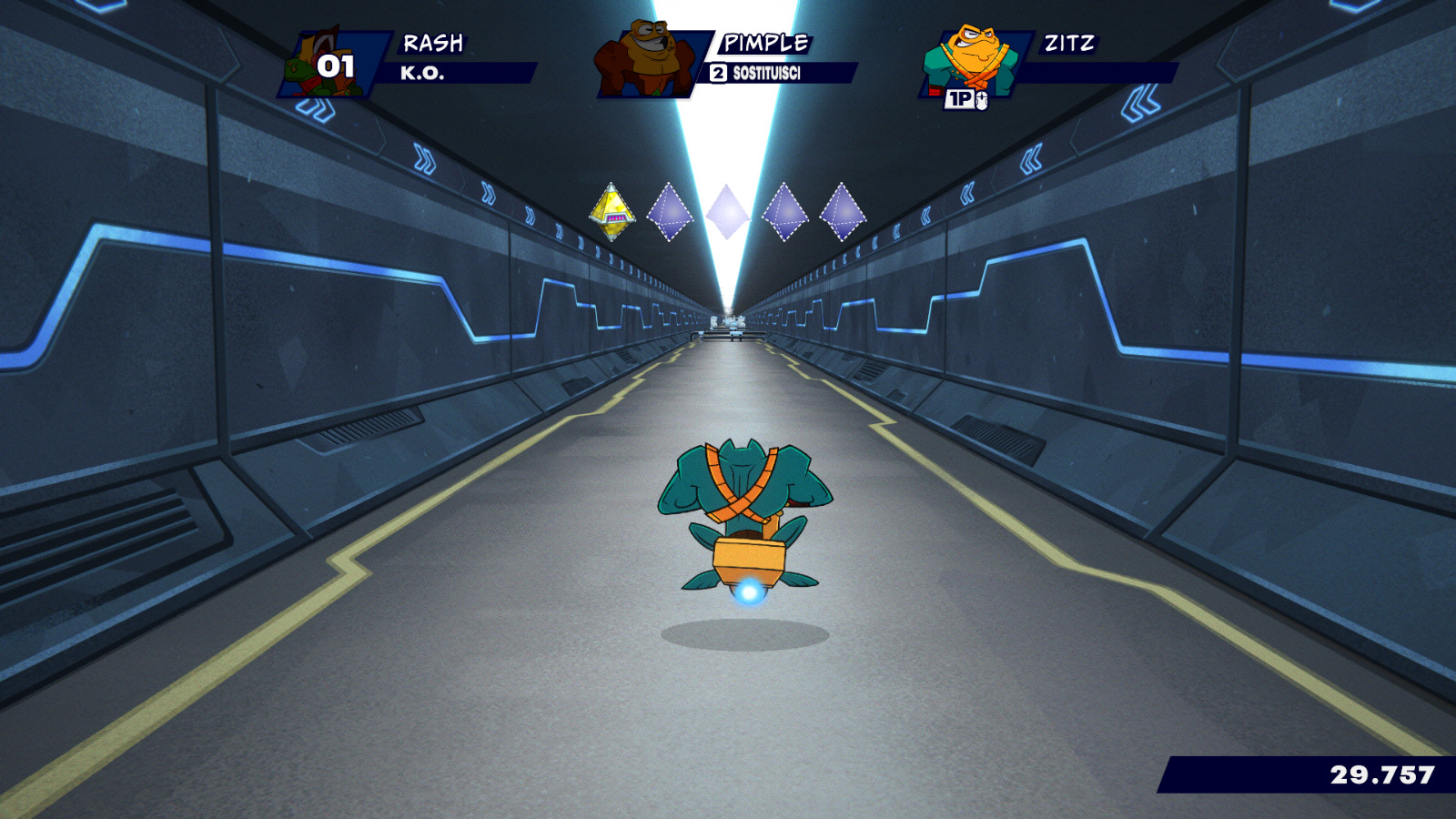Click the rightmost empty pyramid icon
The width and height of the screenshot is (1456, 819).
842,210
